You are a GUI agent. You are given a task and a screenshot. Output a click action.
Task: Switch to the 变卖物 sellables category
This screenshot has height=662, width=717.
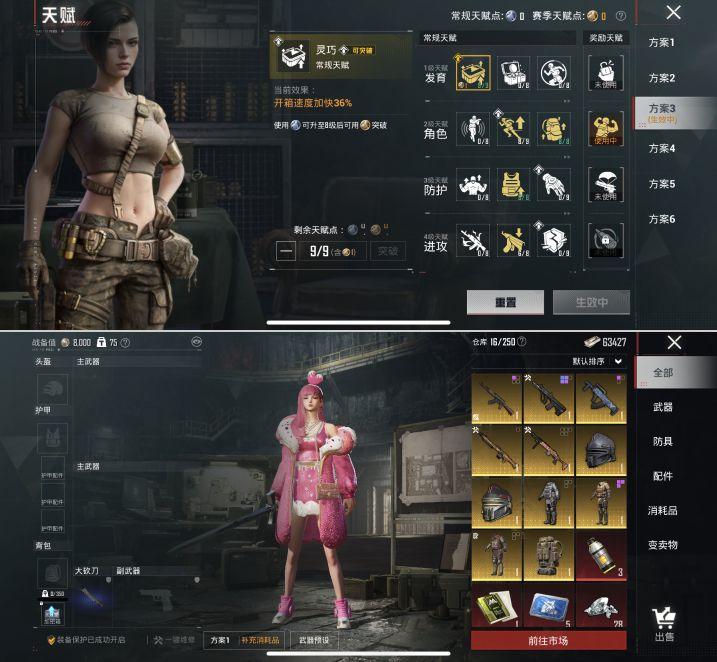(x=662, y=545)
